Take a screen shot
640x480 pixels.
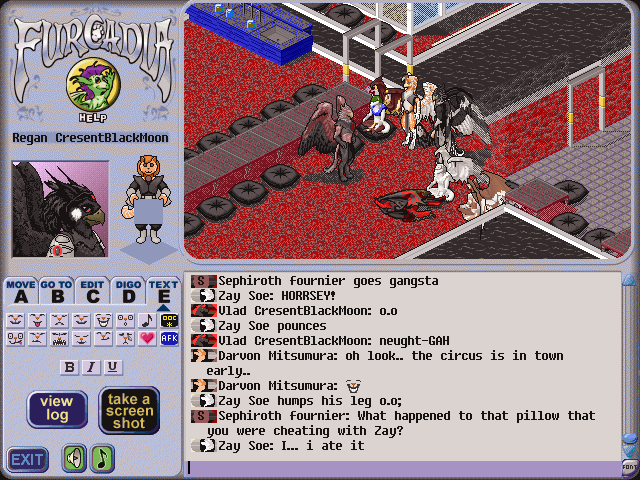[x=129, y=410]
